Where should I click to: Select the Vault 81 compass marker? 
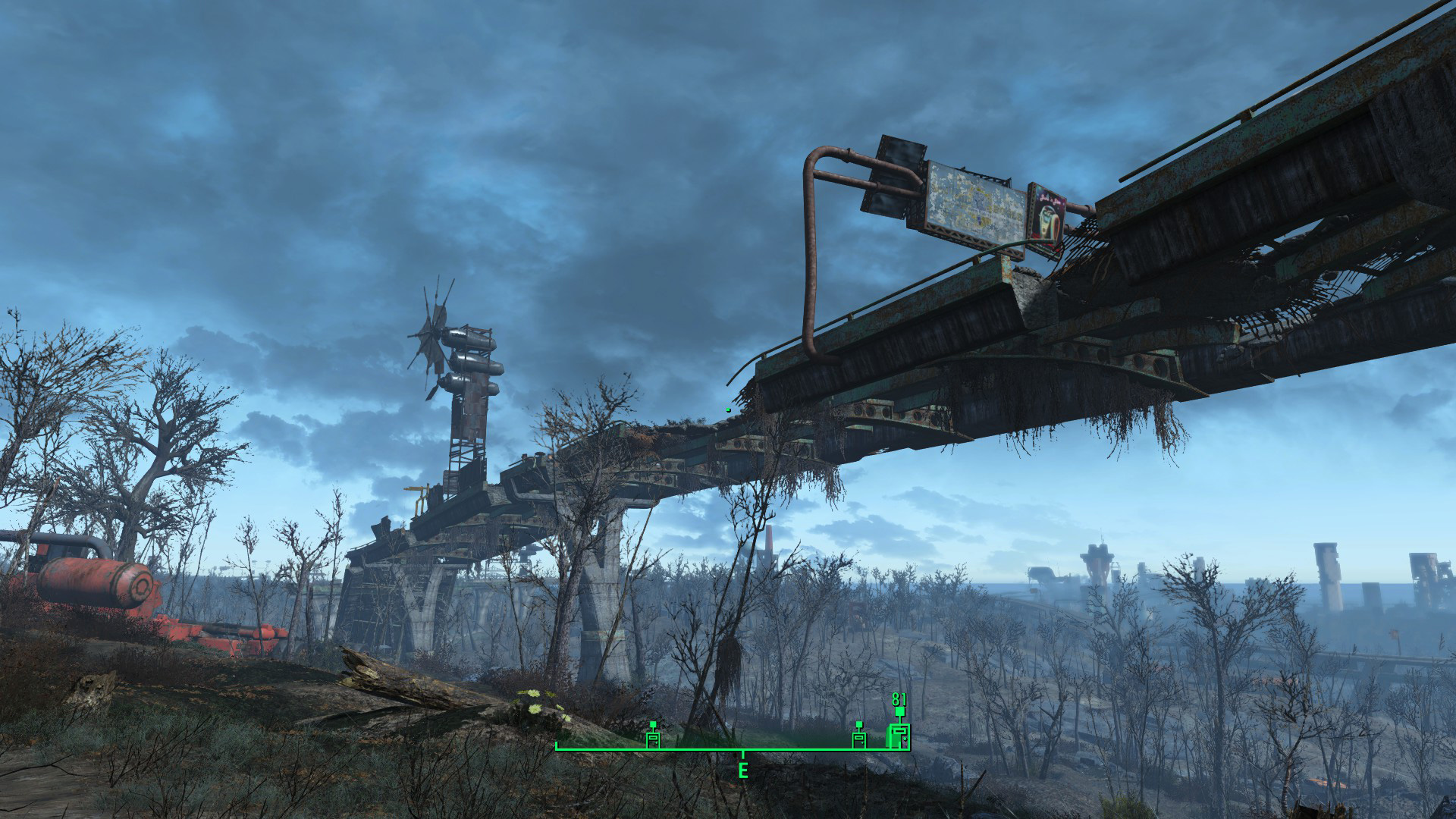(899, 734)
